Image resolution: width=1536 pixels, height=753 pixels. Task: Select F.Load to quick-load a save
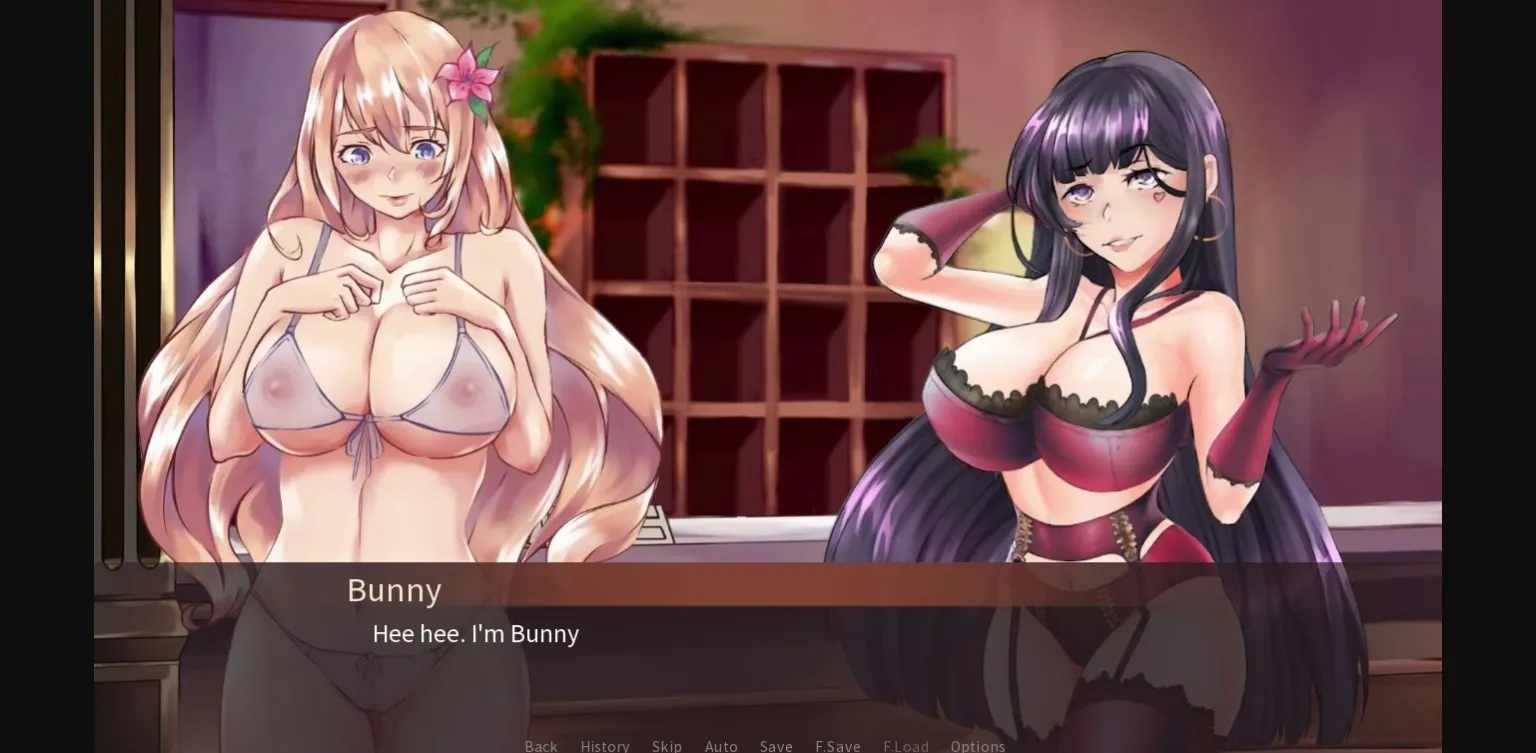[x=906, y=746]
